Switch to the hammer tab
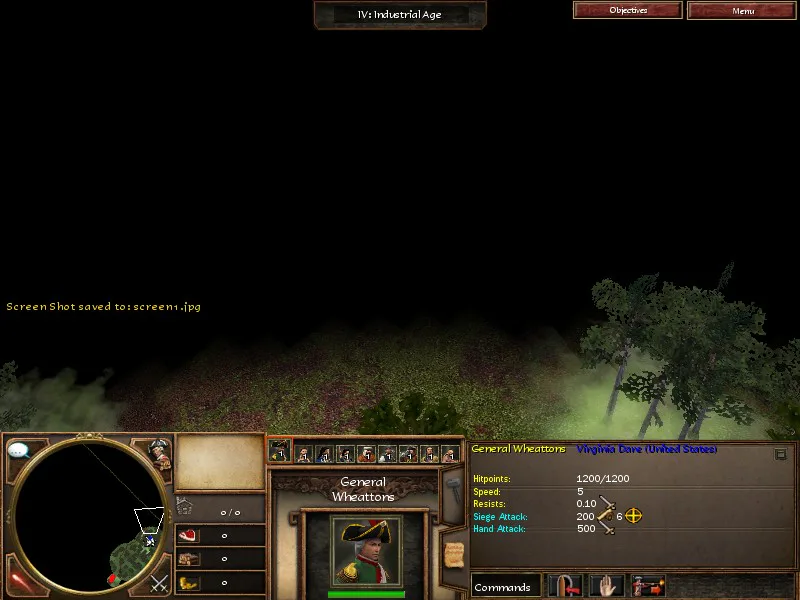 coord(451,492)
